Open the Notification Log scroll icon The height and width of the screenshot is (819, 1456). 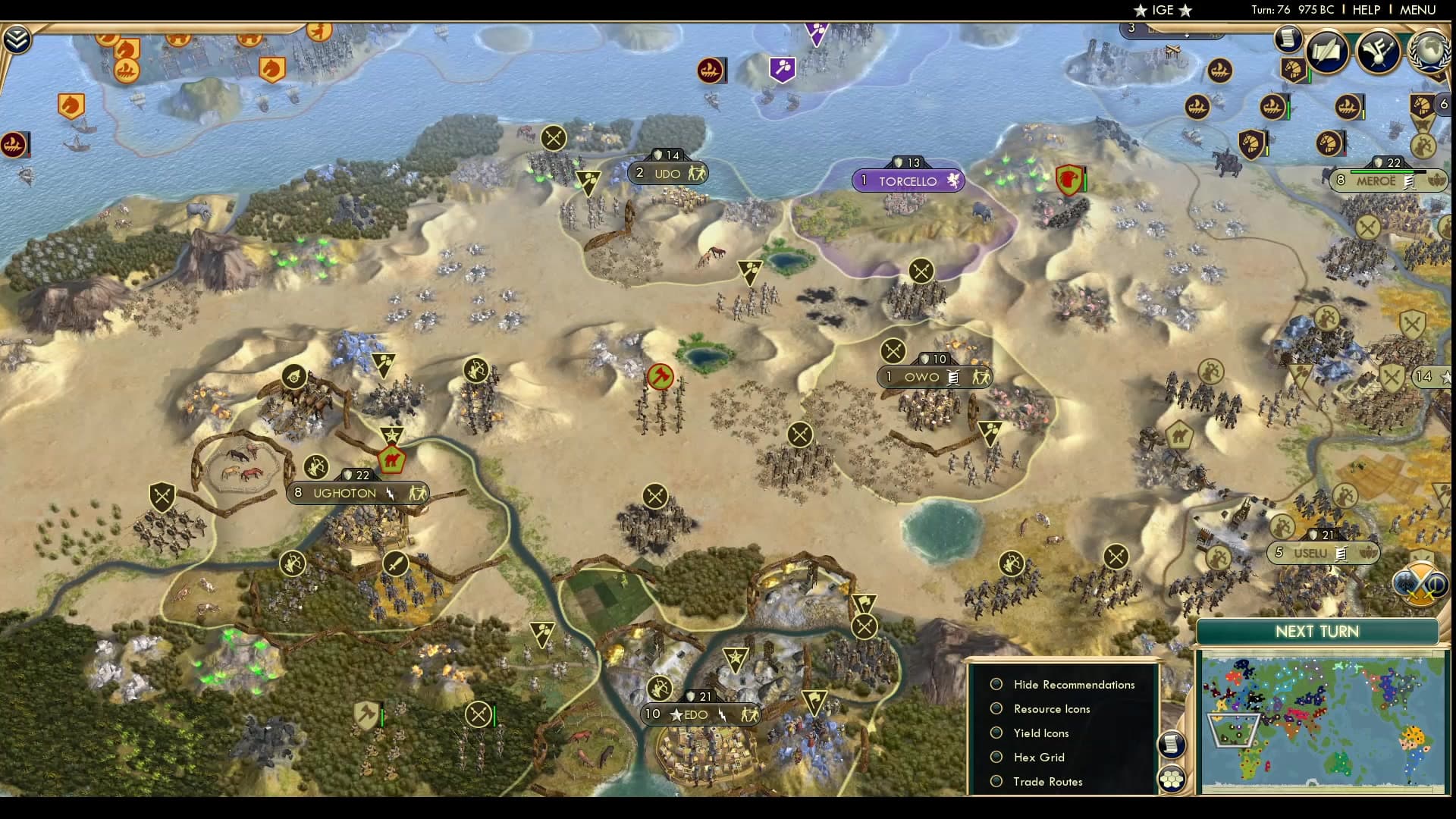(x=1288, y=39)
